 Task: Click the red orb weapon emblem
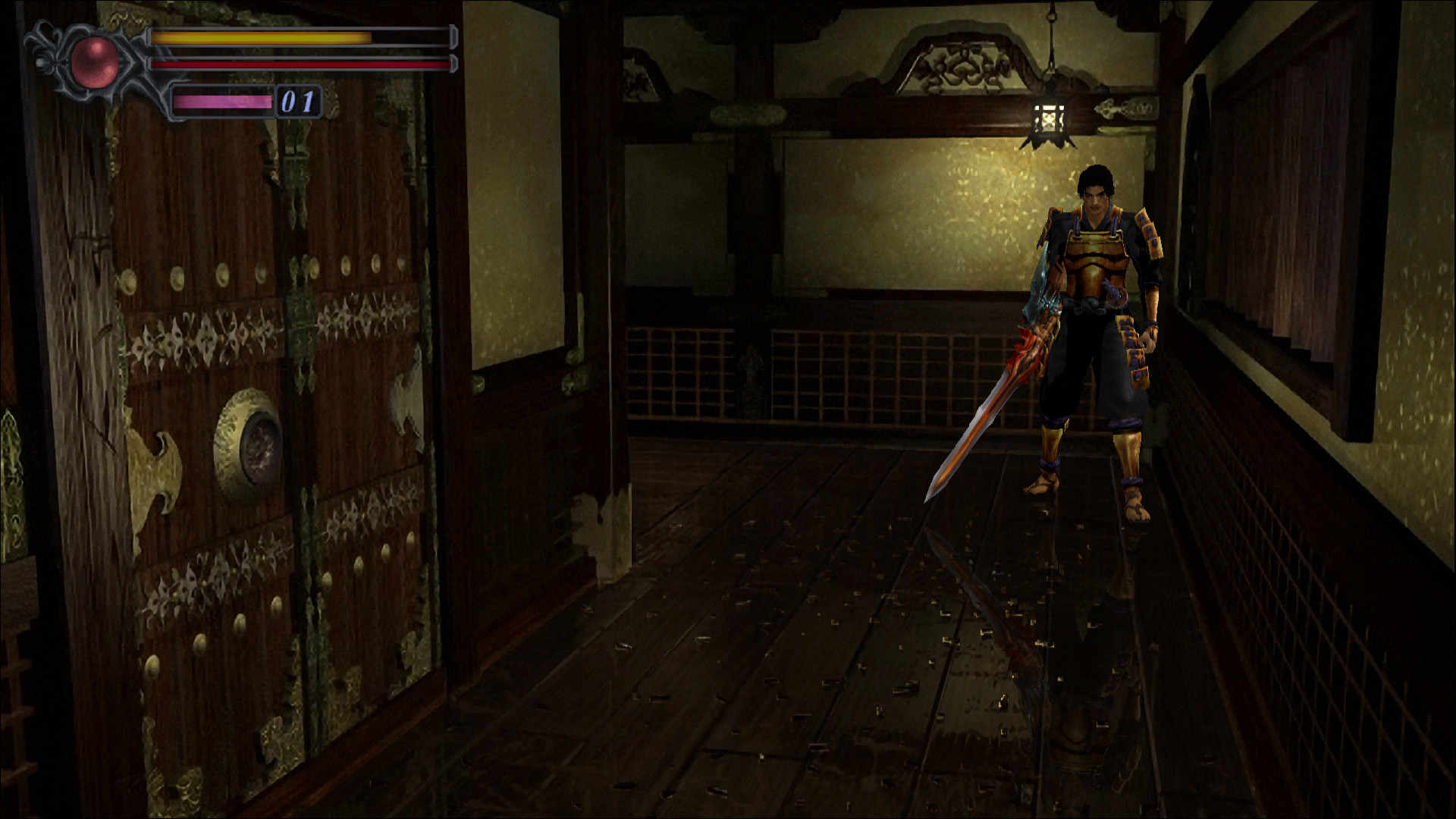coord(95,61)
